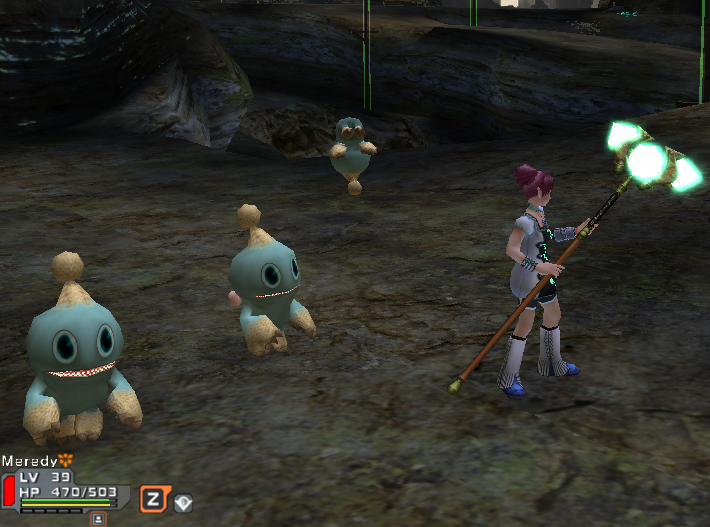Click the diamond gem icon
The height and width of the screenshot is (527, 710).
pyautogui.click(x=183, y=502)
